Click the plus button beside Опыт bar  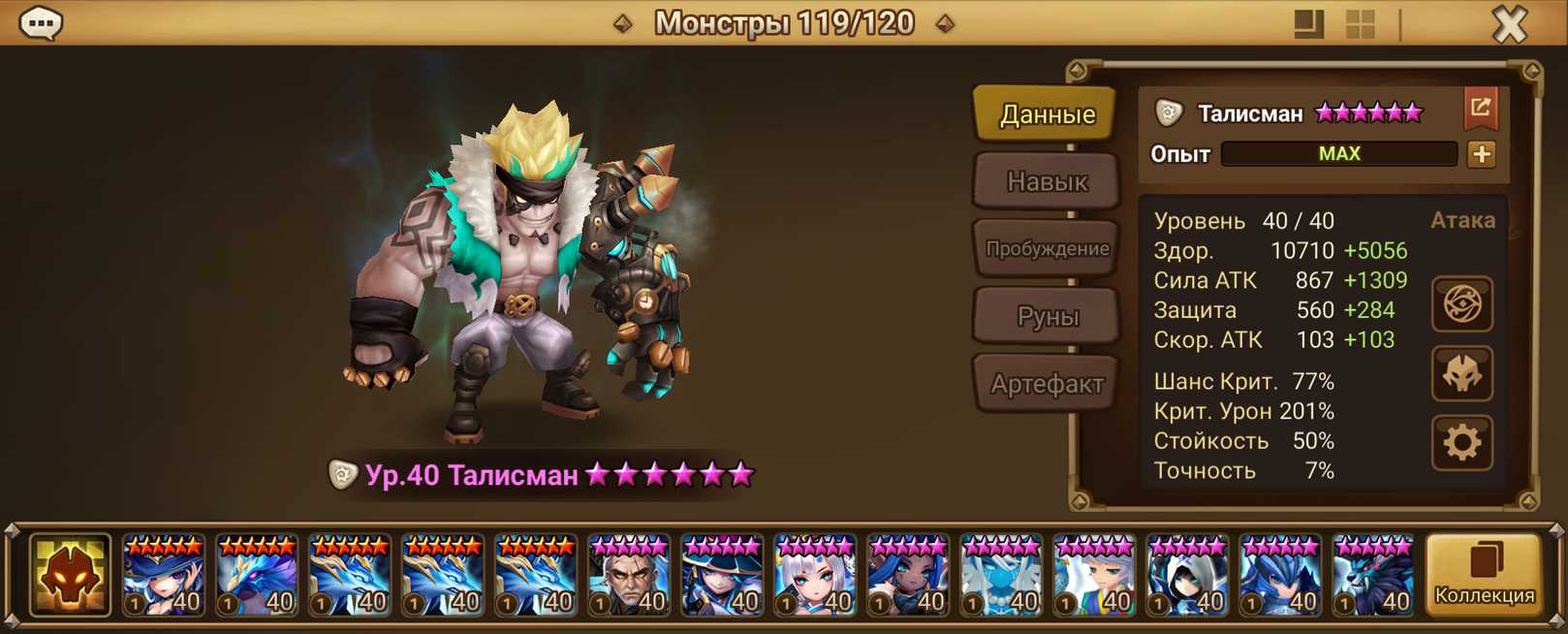tap(1481, 154)
